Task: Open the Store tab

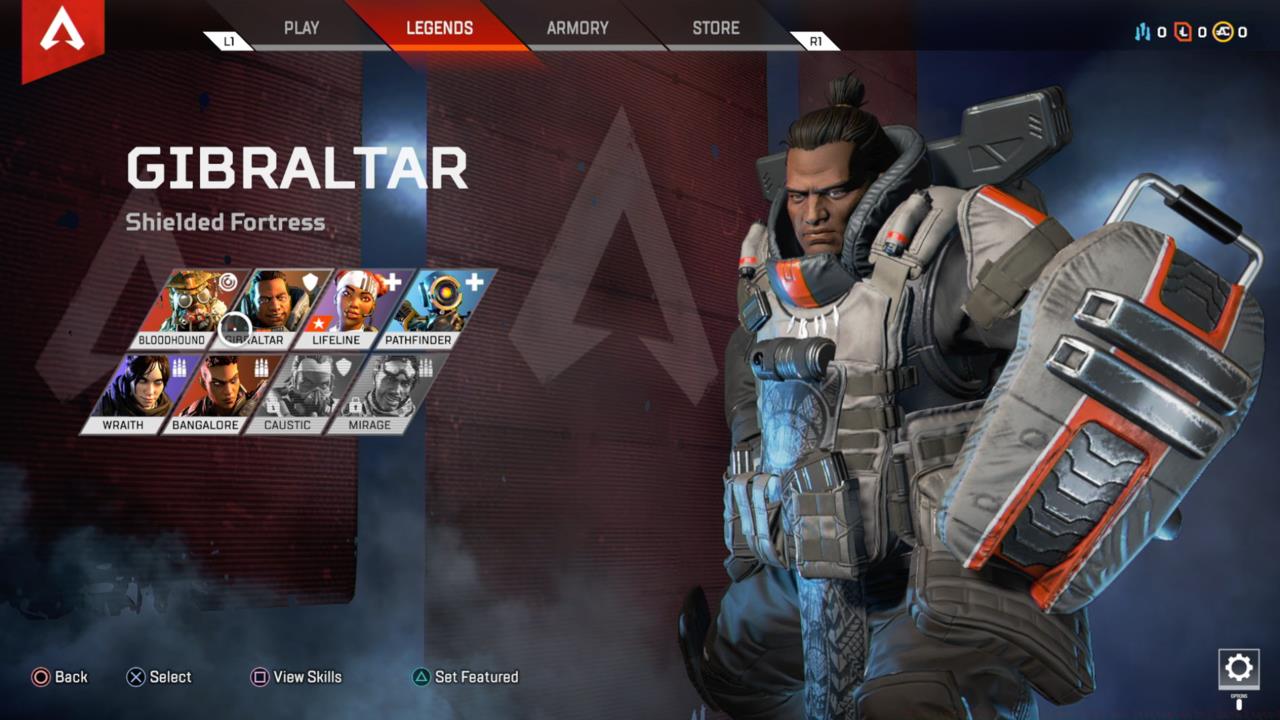Action: pyautogui.click(x=716, y=28)
